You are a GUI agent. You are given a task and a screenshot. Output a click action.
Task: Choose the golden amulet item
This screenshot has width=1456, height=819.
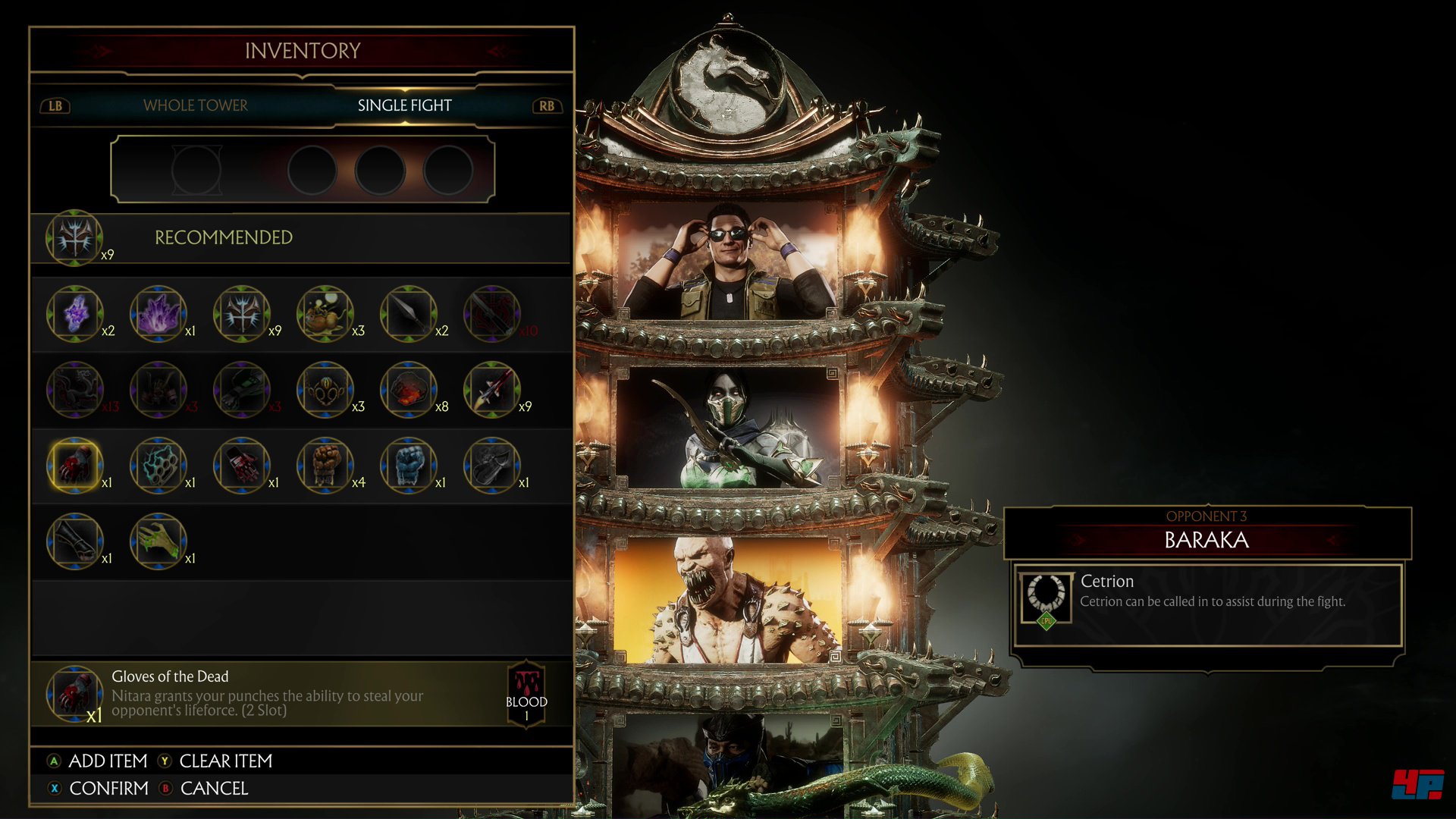[x=325, y=389]
